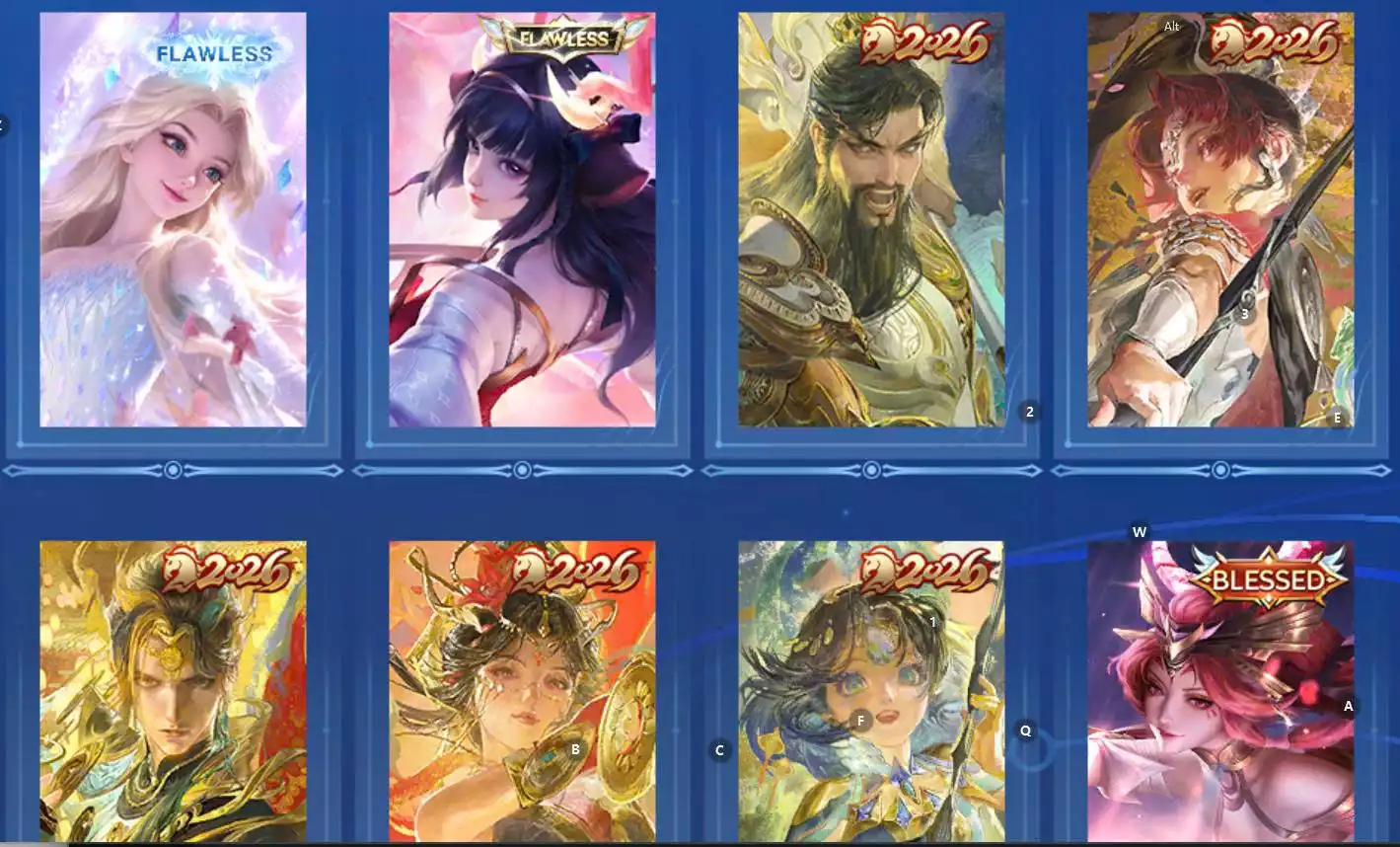Select the Alt label on the archer card
The height and width of the screenshot is (847, 1400).
click(1172, 26)
